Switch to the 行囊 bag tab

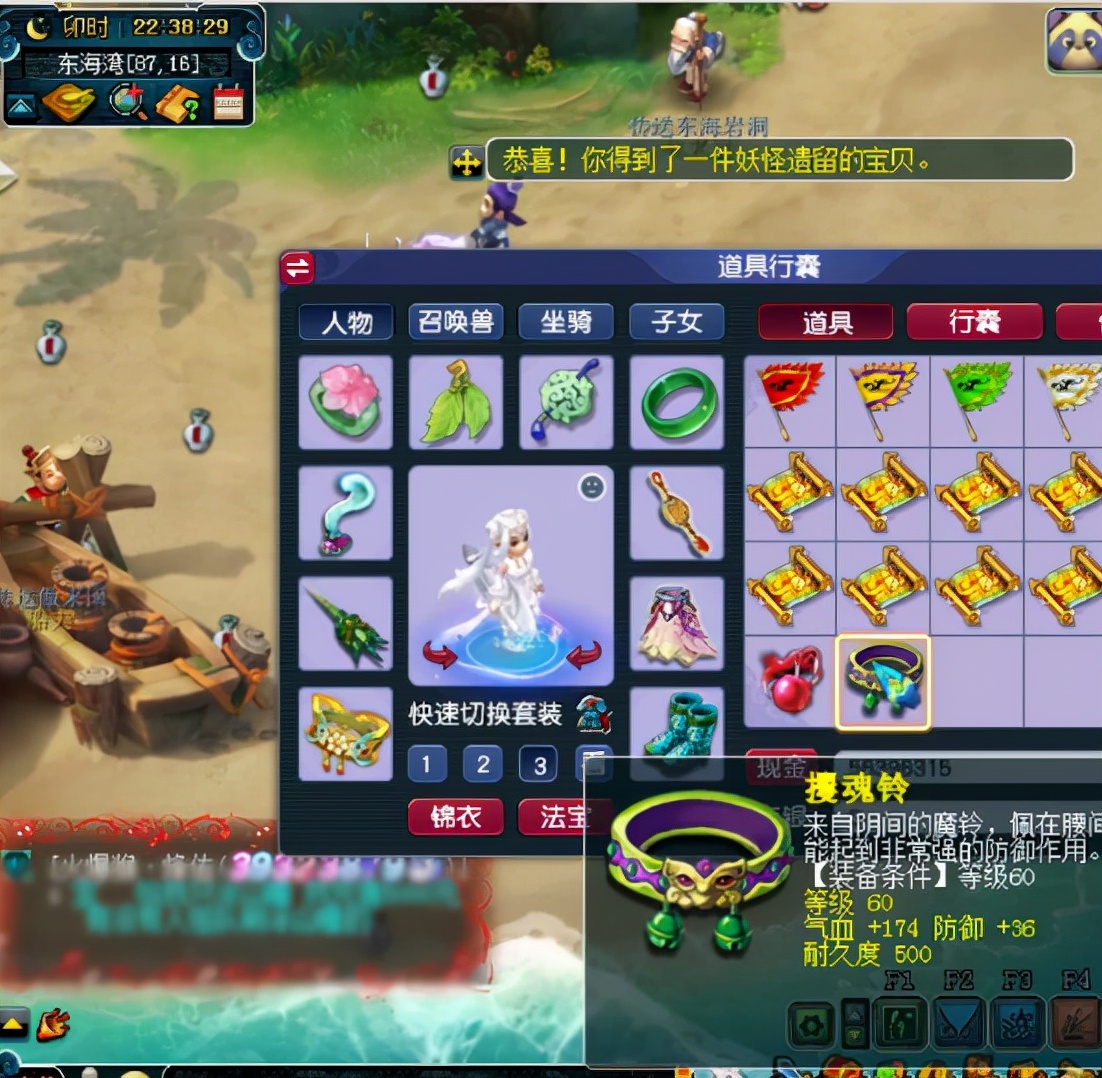point(974,322)
